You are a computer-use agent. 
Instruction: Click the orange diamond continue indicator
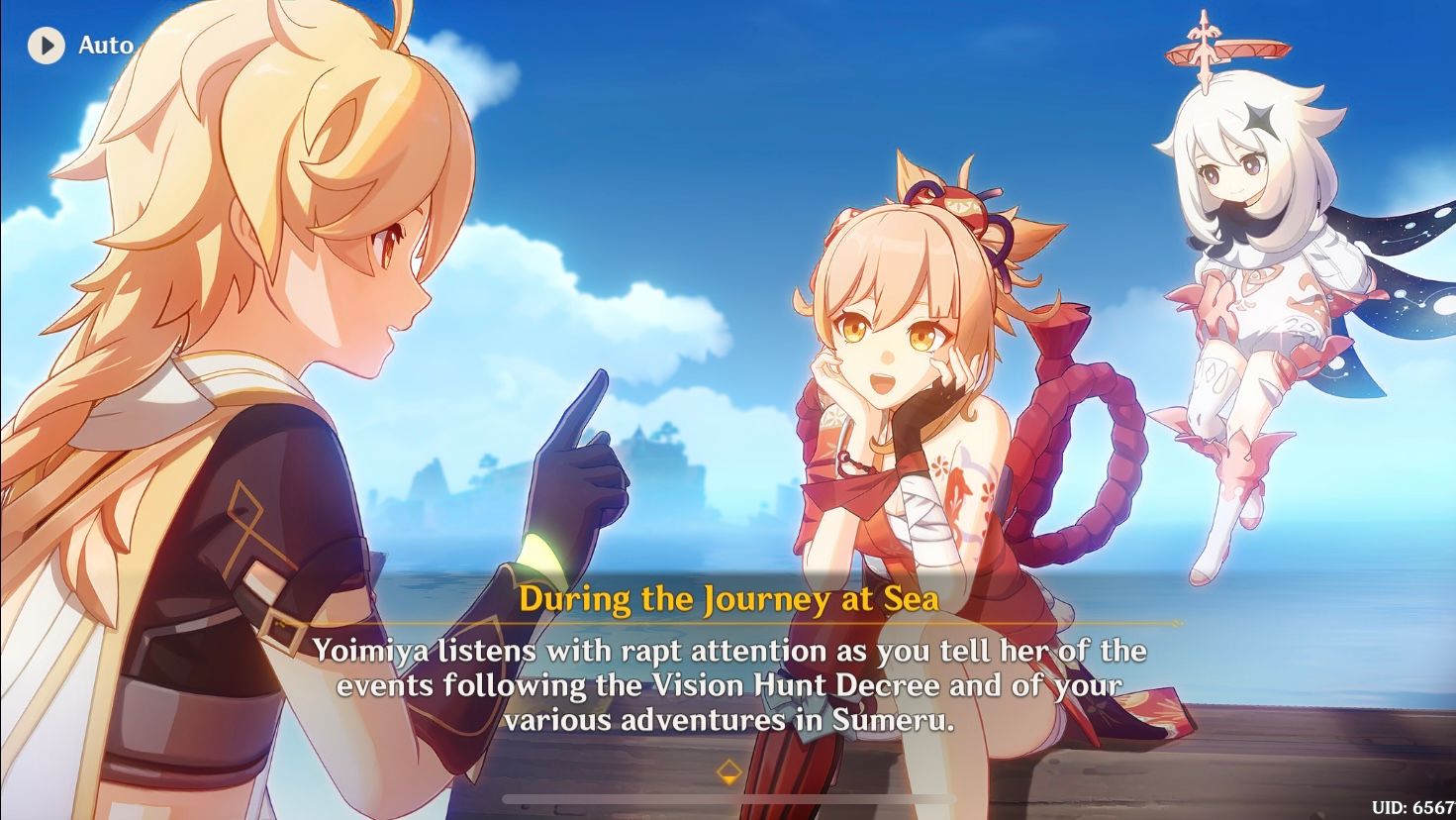[x=729, y=769]
